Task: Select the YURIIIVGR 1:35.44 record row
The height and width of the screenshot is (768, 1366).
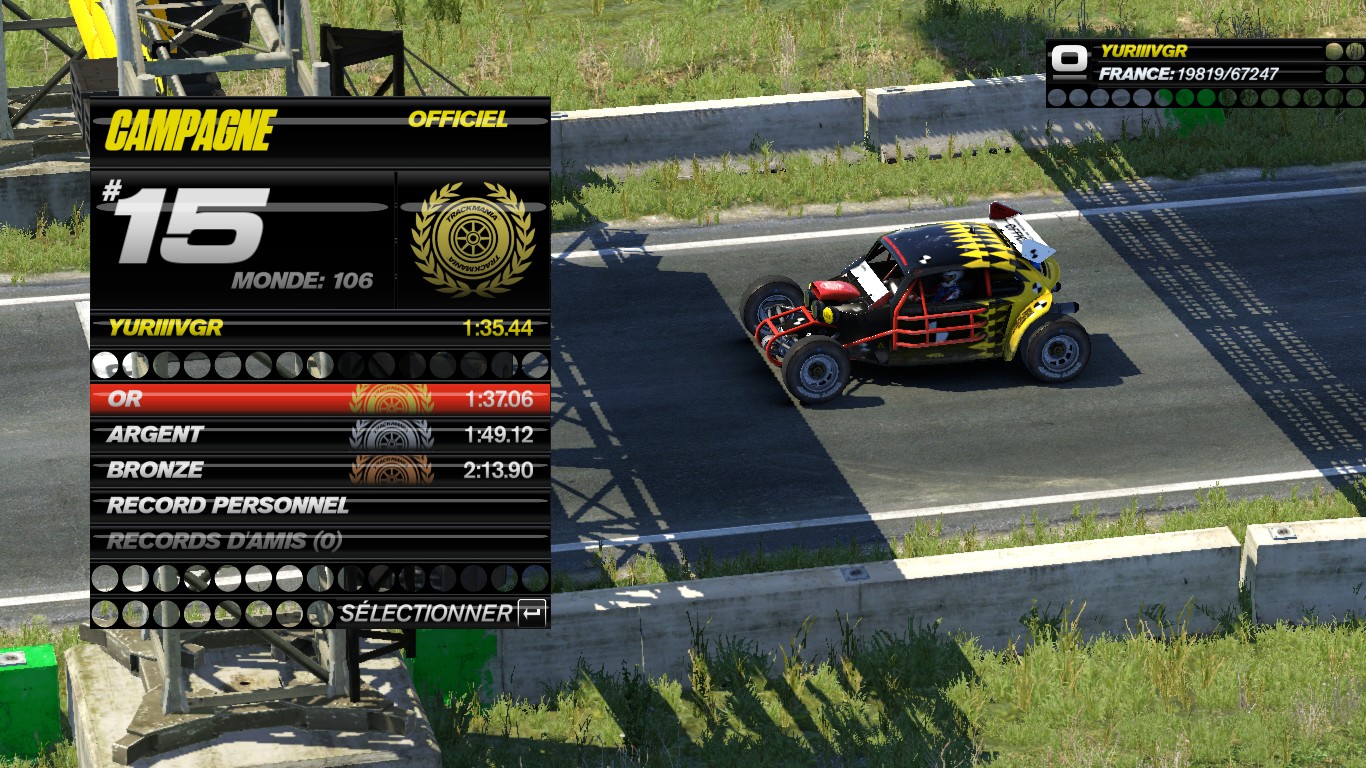Action: pyautogui.click(x=320, y=328)
